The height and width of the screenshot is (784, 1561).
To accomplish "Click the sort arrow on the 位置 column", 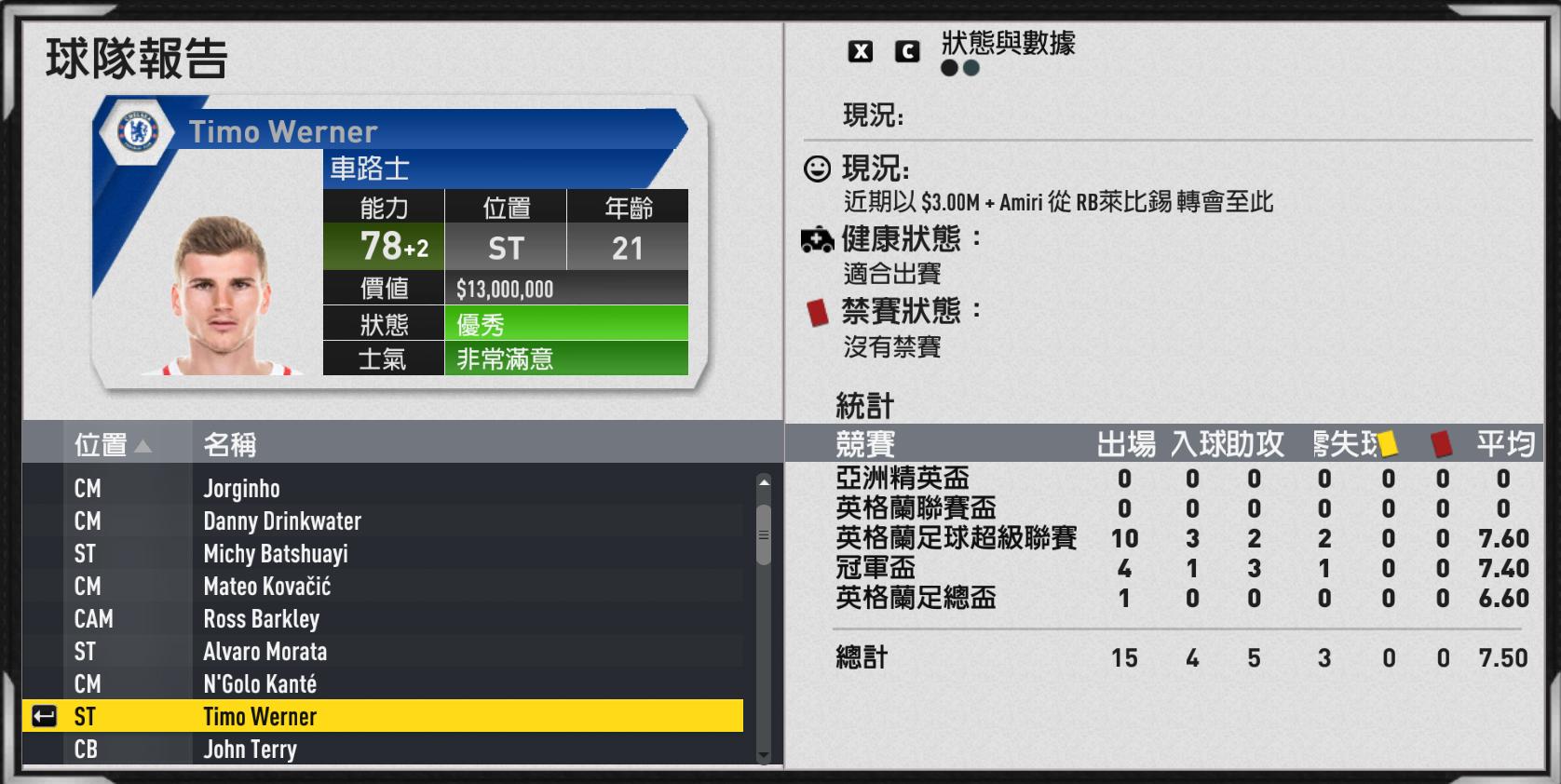I will [143, 445].
